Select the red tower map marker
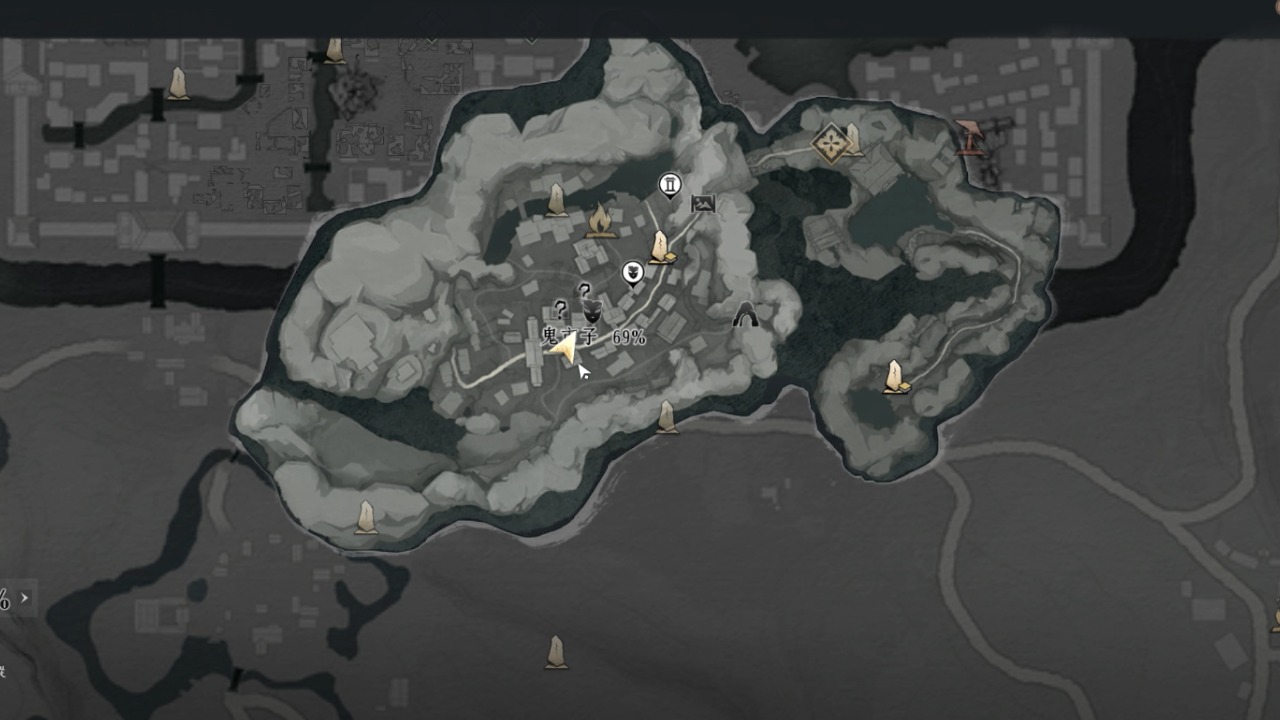1280x720 pixels. click(968, 137)
